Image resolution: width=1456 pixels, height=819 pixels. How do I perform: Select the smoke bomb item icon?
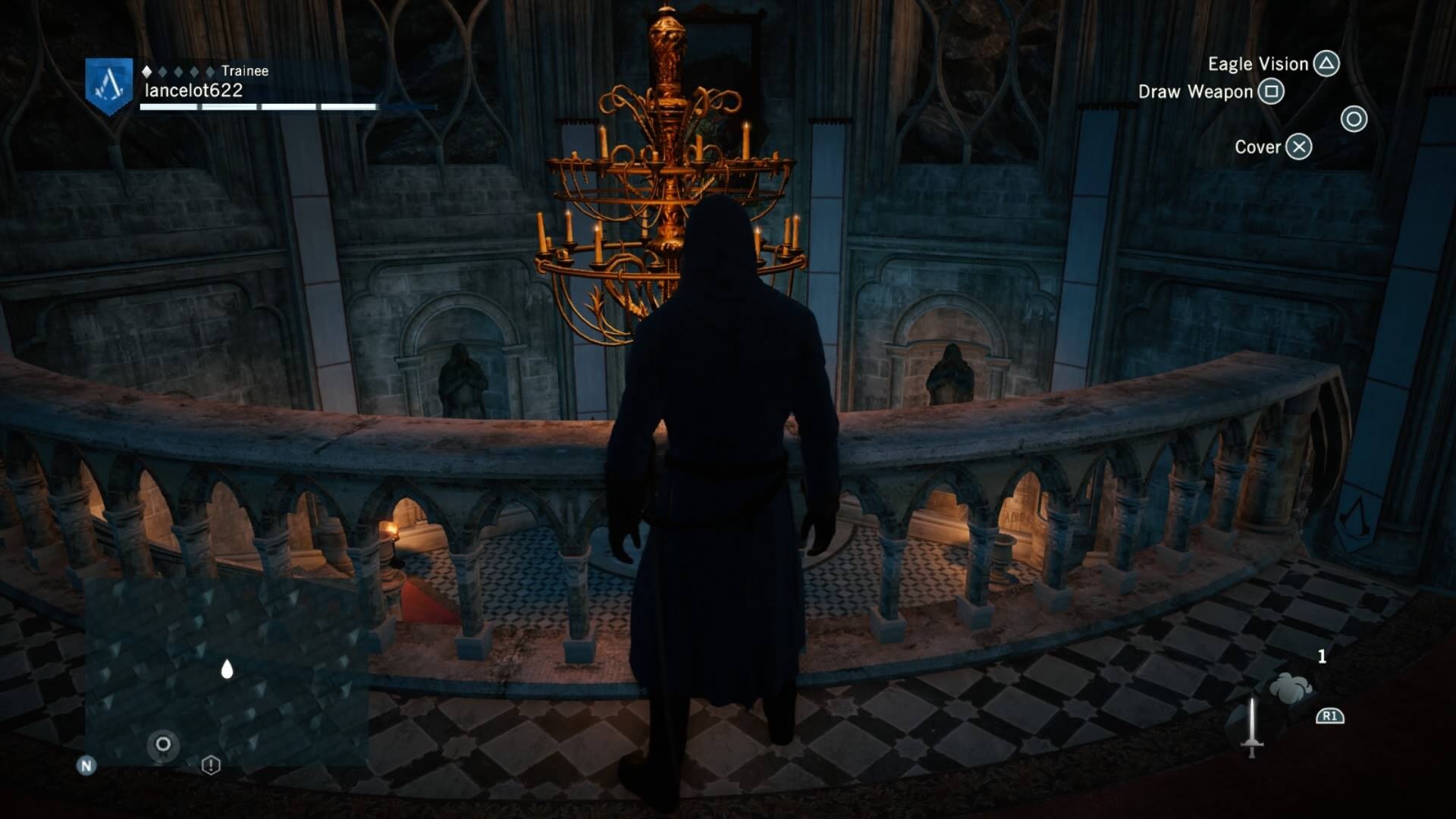pyautogui.click(x=1290, y=689)
